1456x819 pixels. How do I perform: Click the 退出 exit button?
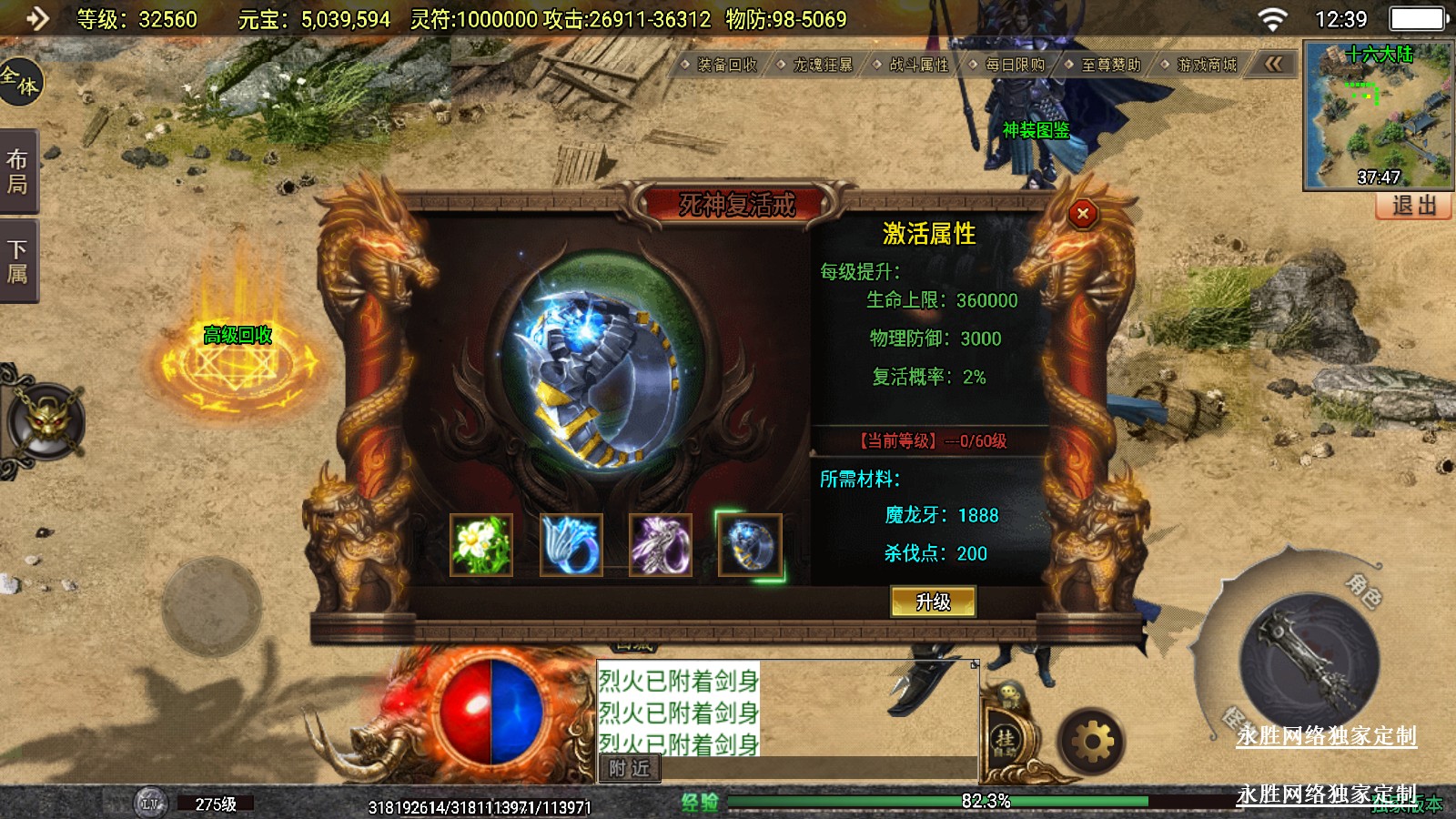pos(1413,206)
